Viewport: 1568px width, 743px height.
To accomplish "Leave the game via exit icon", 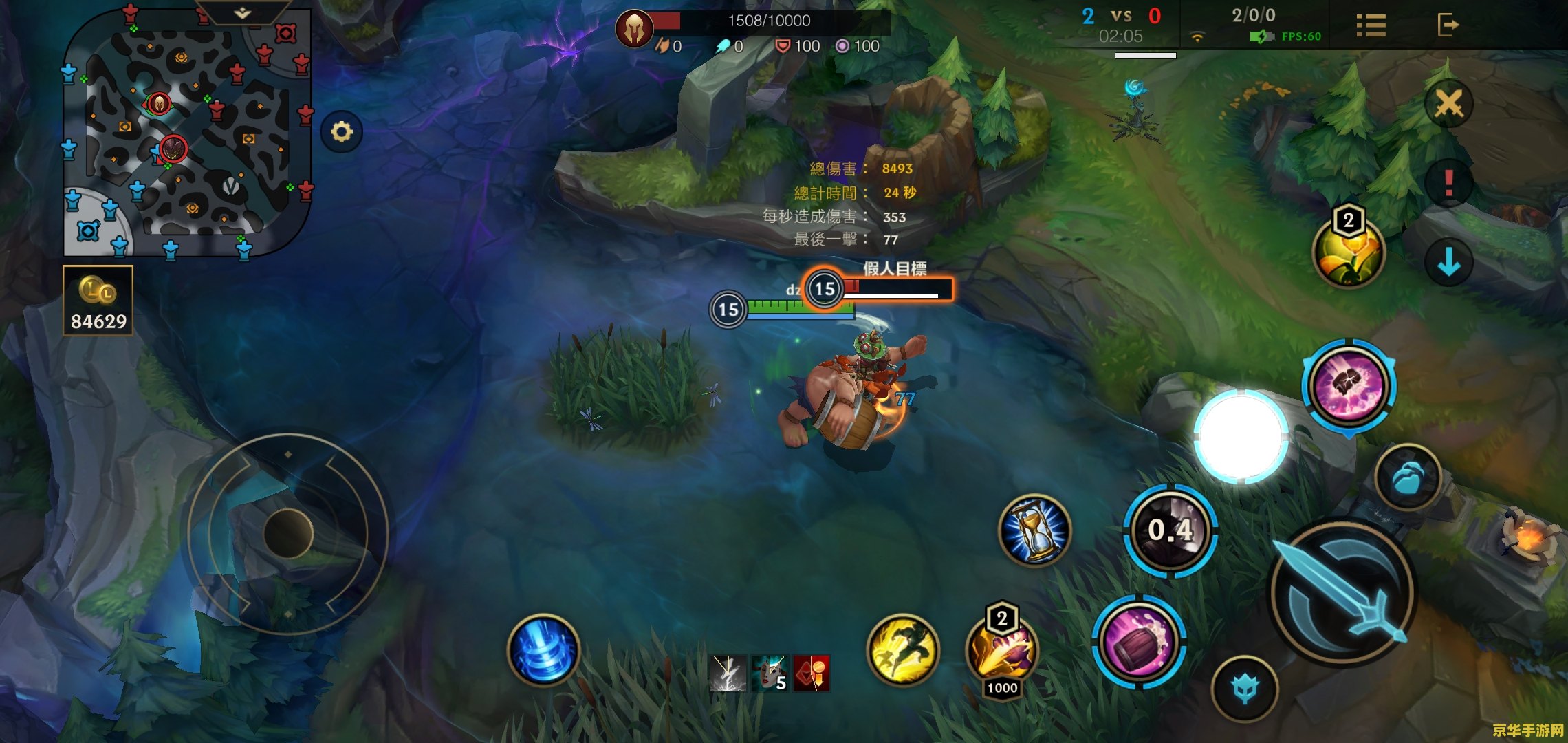I will pos(1447,25).
